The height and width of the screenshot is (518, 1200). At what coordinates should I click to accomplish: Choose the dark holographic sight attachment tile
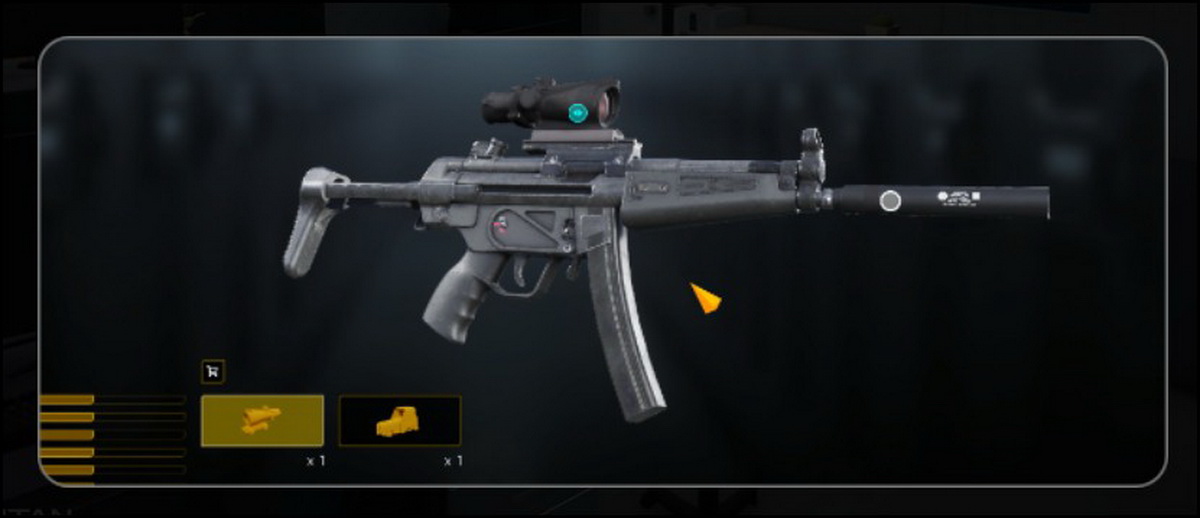pyautogui.click(x=400, y=420)
